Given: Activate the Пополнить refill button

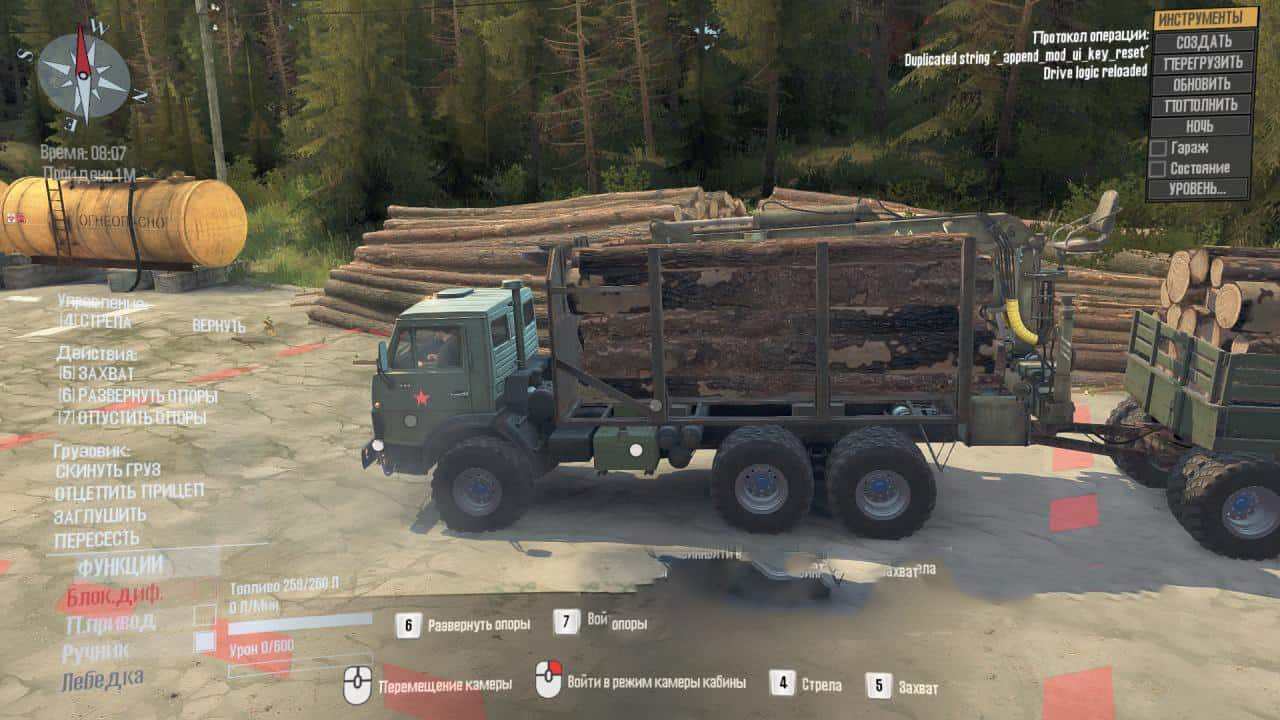Looking at the screenshot, I should (x=1202, y=104).
